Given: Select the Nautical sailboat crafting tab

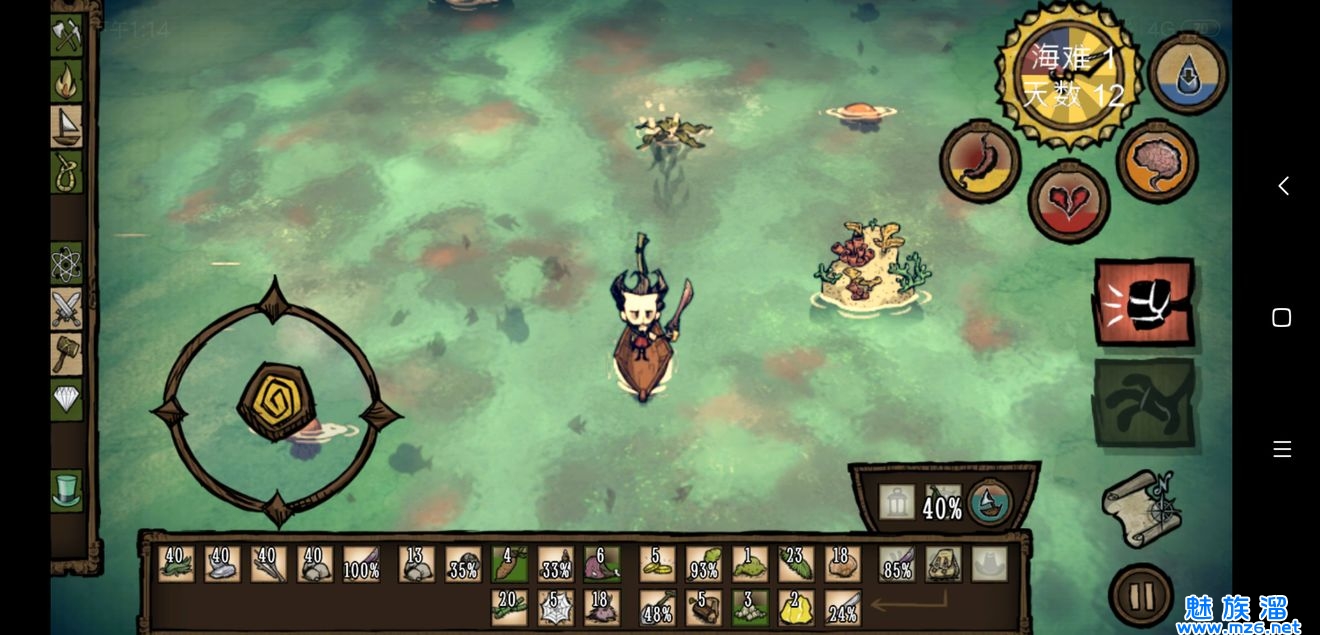Looking at the screenshot, I should [66, 126].
